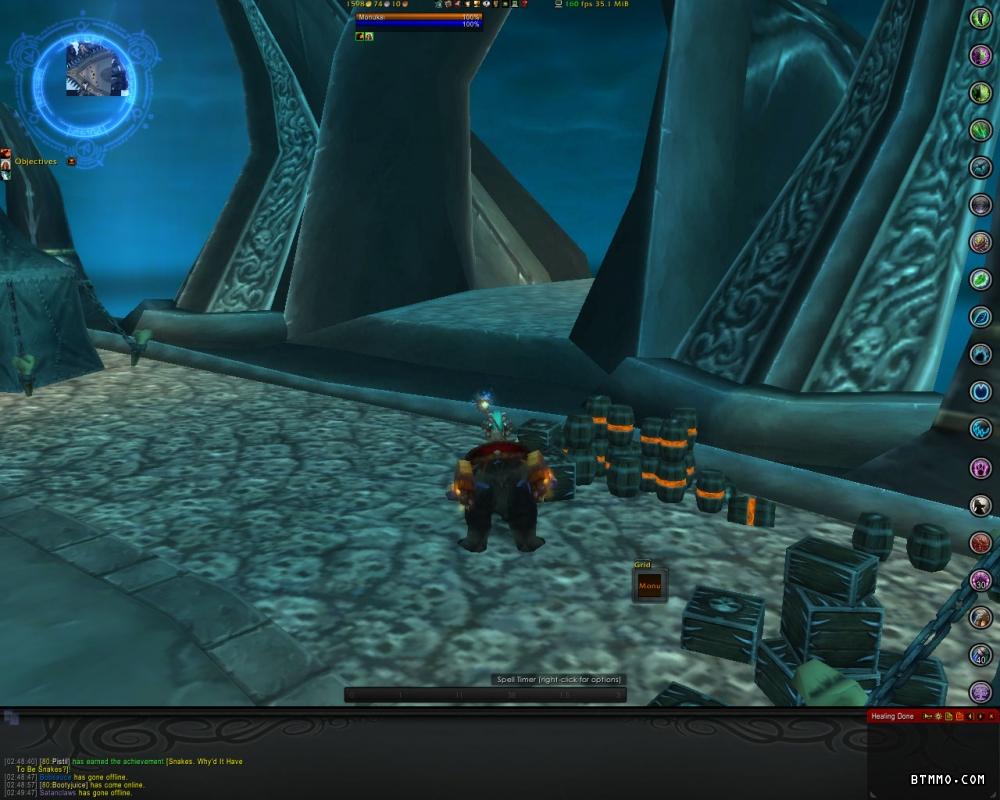The image size is (1000, 800).
Task: Open the Healing Done meter title
Action: [x=892, y=716]
